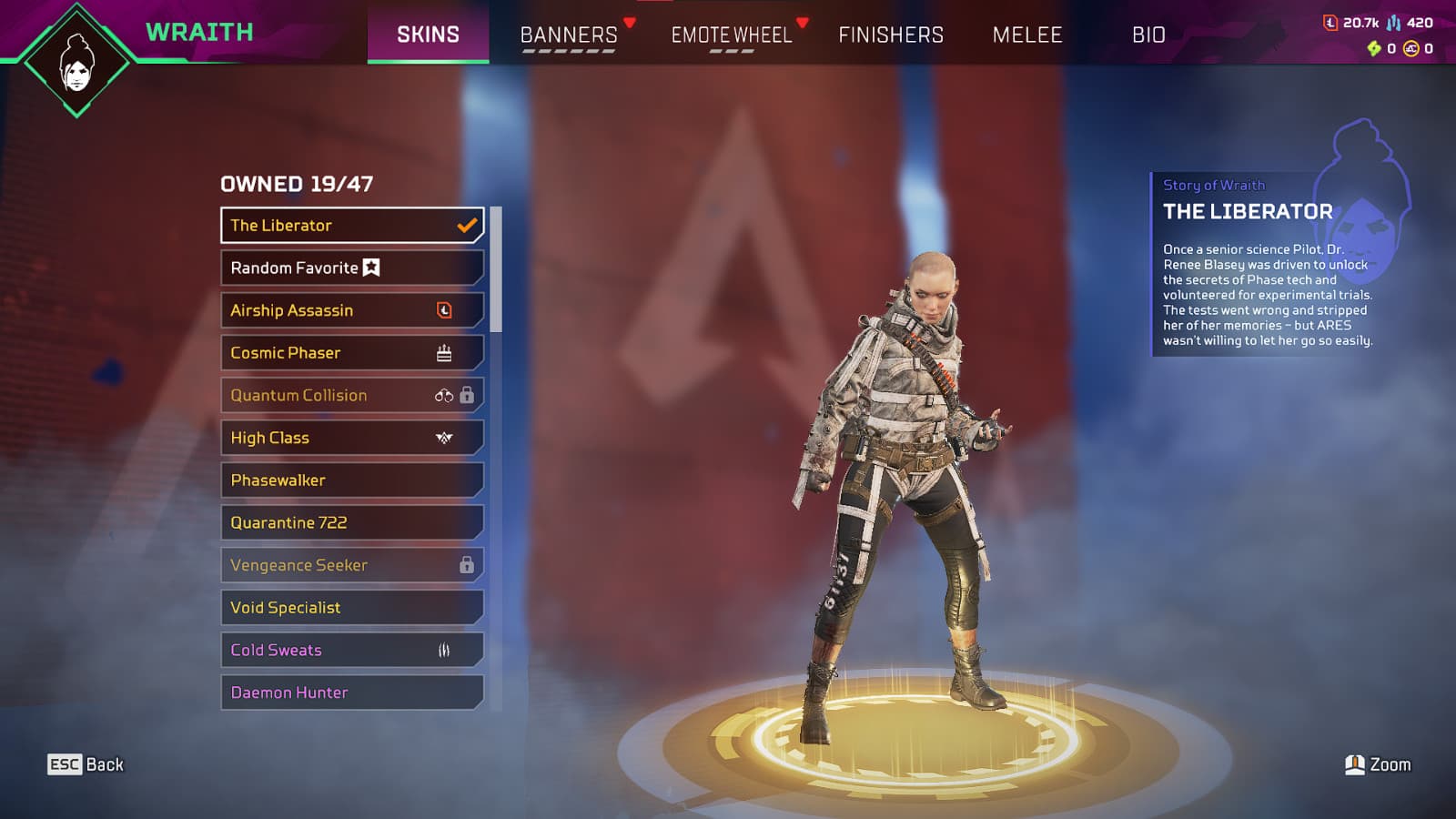Click the lock icon on Vengeance Seeker
The image size is (1456, 819).
click(x=467, y=565)
